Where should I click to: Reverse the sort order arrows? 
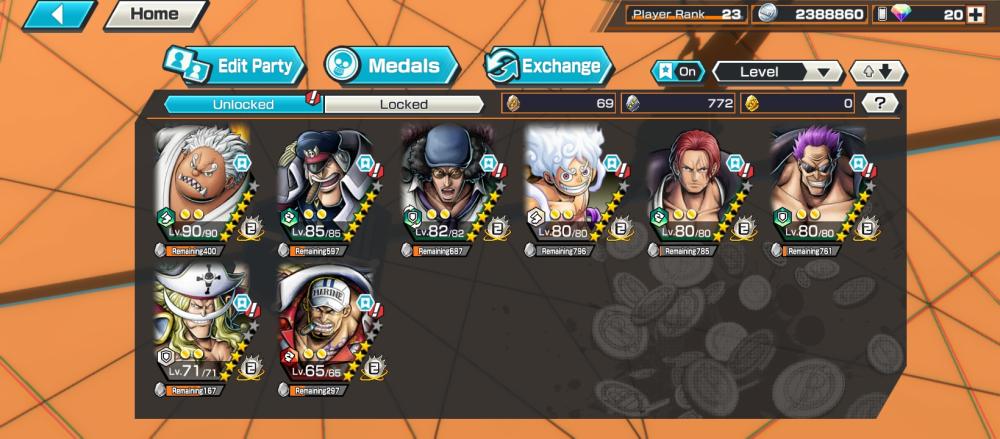pyautogui.click(x=877, y=72)
